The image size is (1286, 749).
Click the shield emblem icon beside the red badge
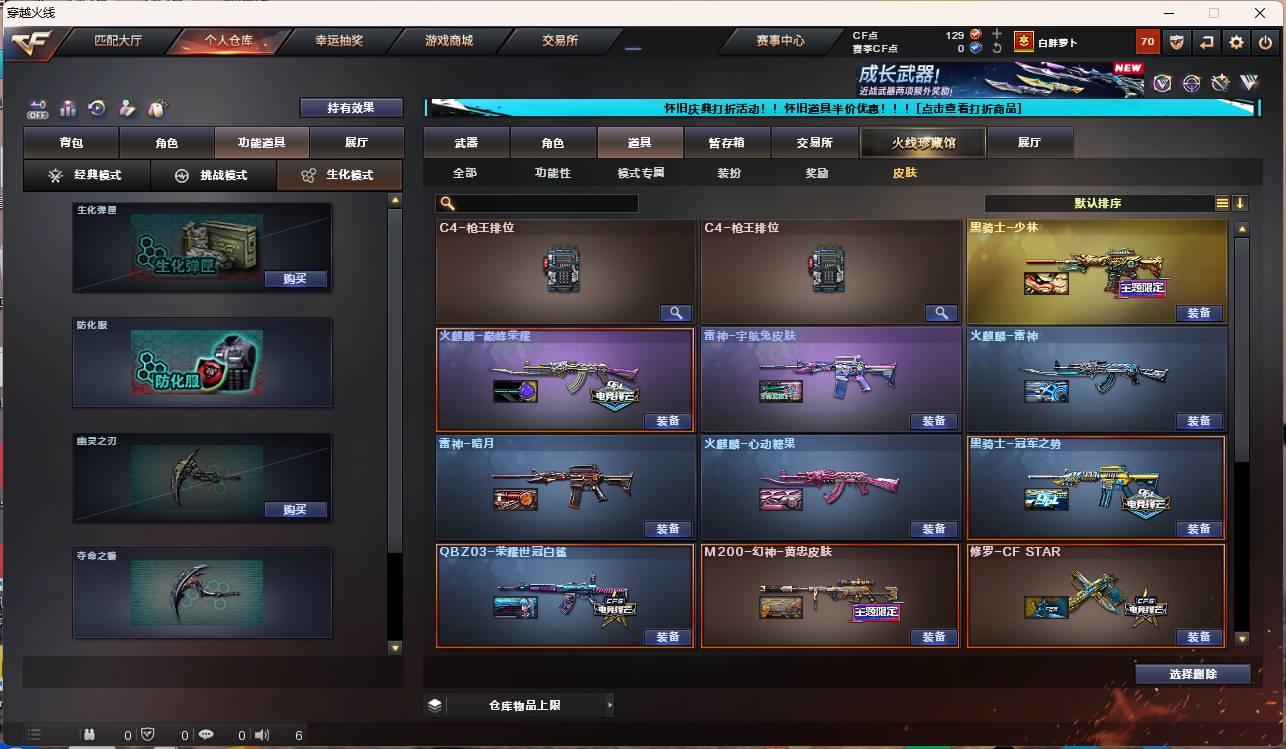point(1177,42)
